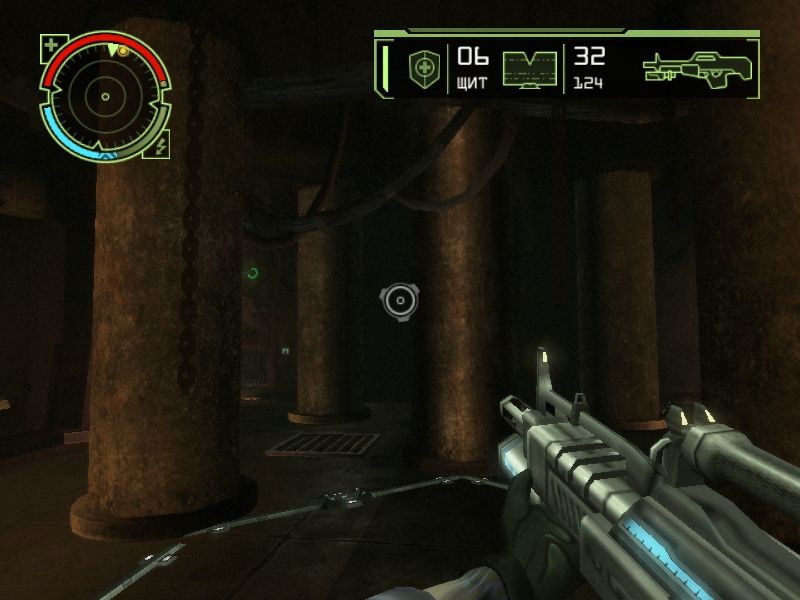The image size is (800, 600).
Task: Click the circular radar display
Action: point(105,97)
